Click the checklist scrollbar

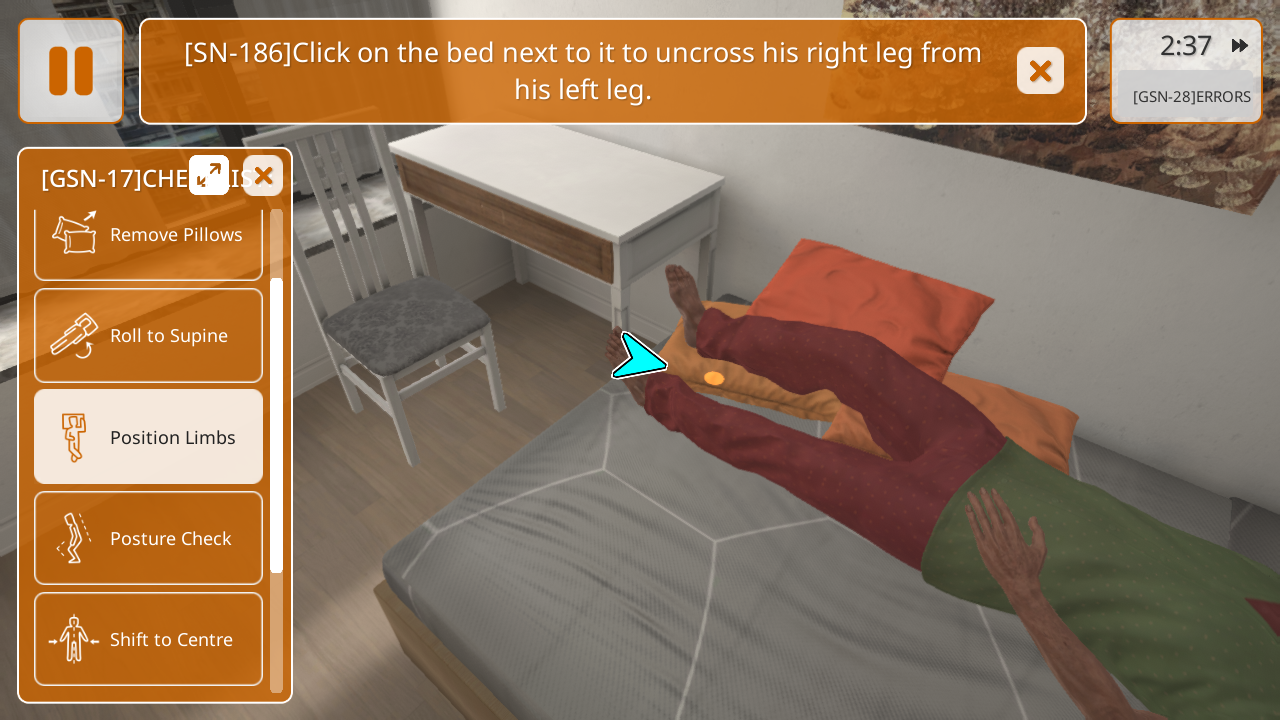[276, 425]
